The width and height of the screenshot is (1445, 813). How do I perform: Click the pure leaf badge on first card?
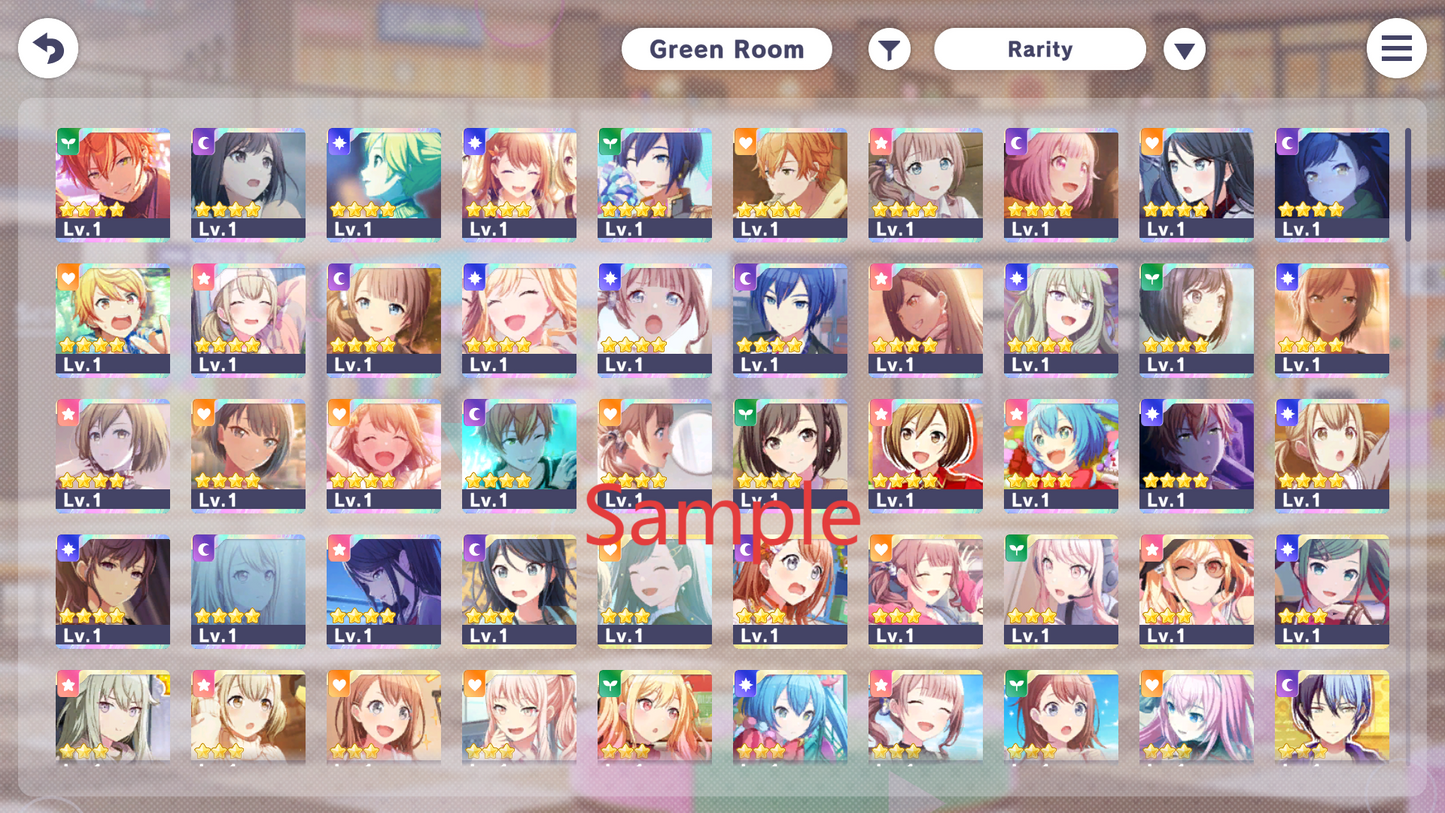pos(68,140)
